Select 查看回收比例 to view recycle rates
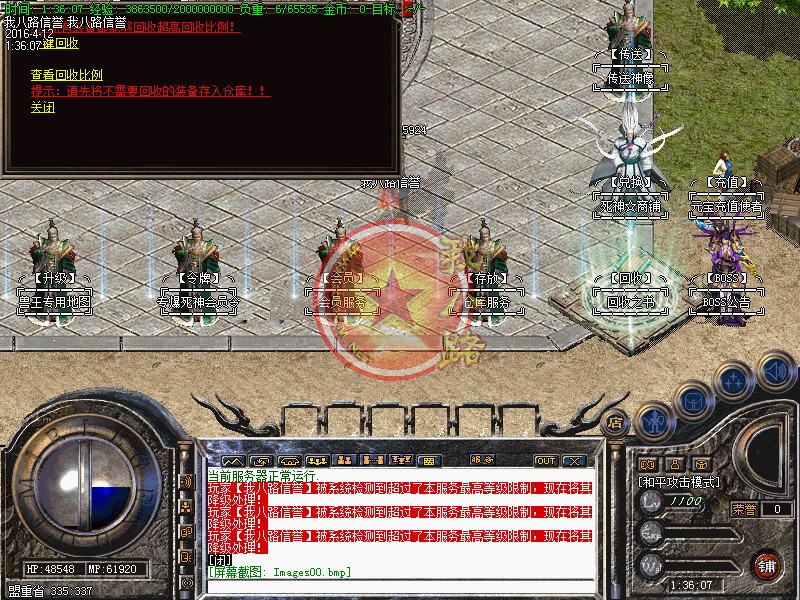The height and width of the screenshot is (600, 800). pyautogui.click(x=66, y=74)
